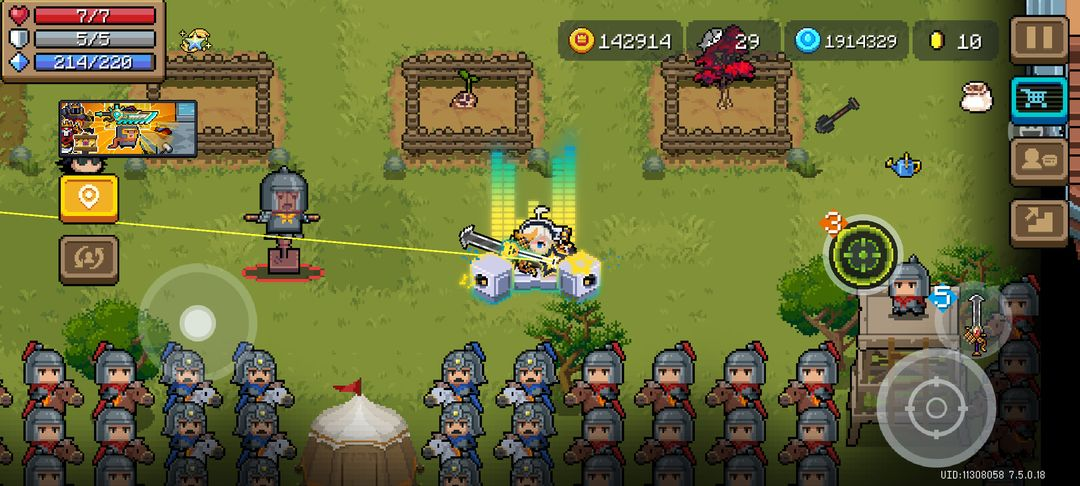1080x486 pixels.
Task: Tap the virtual movement joystick
Action: click(x=197, y=322)
